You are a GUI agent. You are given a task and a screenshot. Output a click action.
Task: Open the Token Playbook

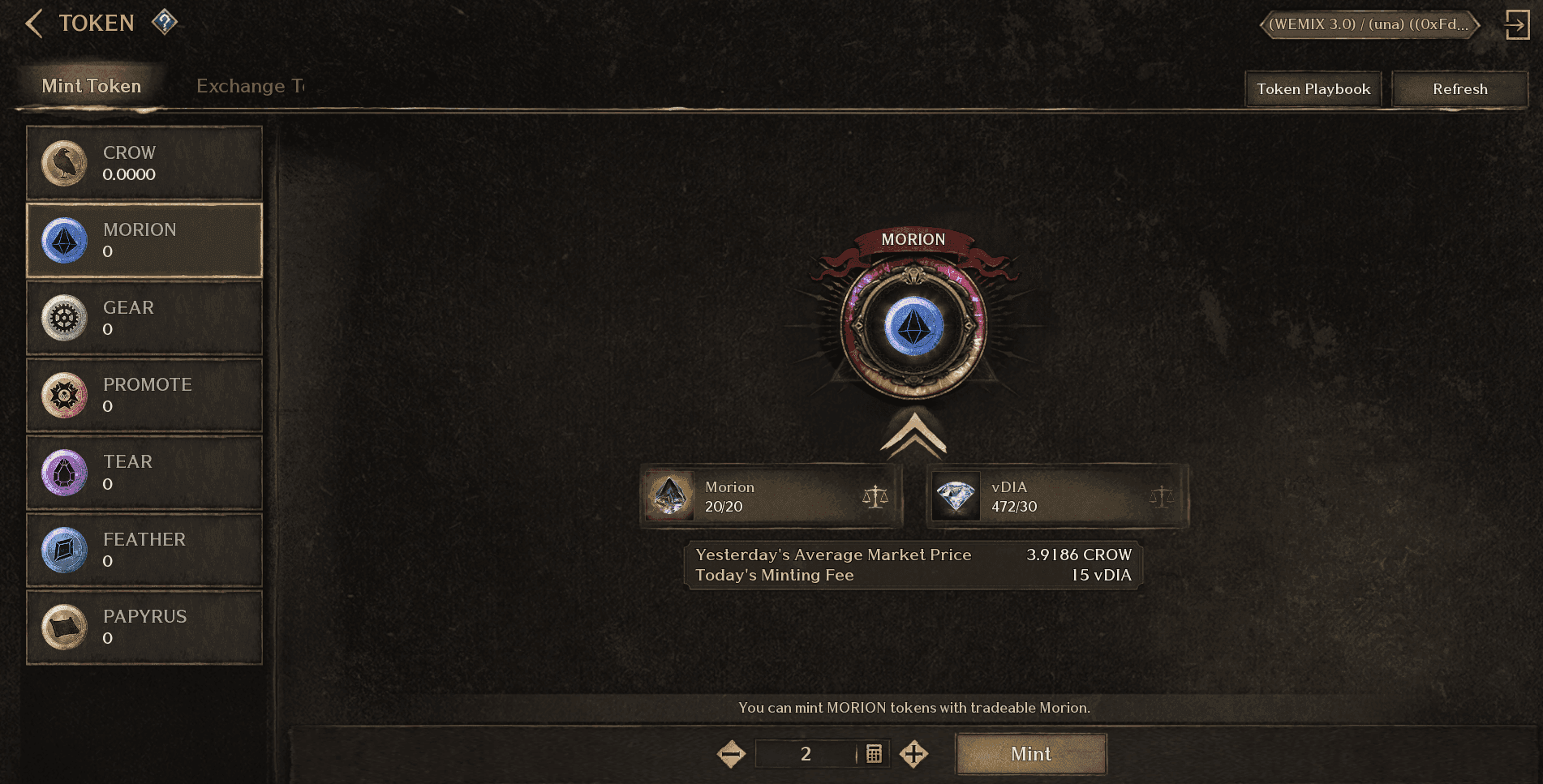click(1313, 89)
